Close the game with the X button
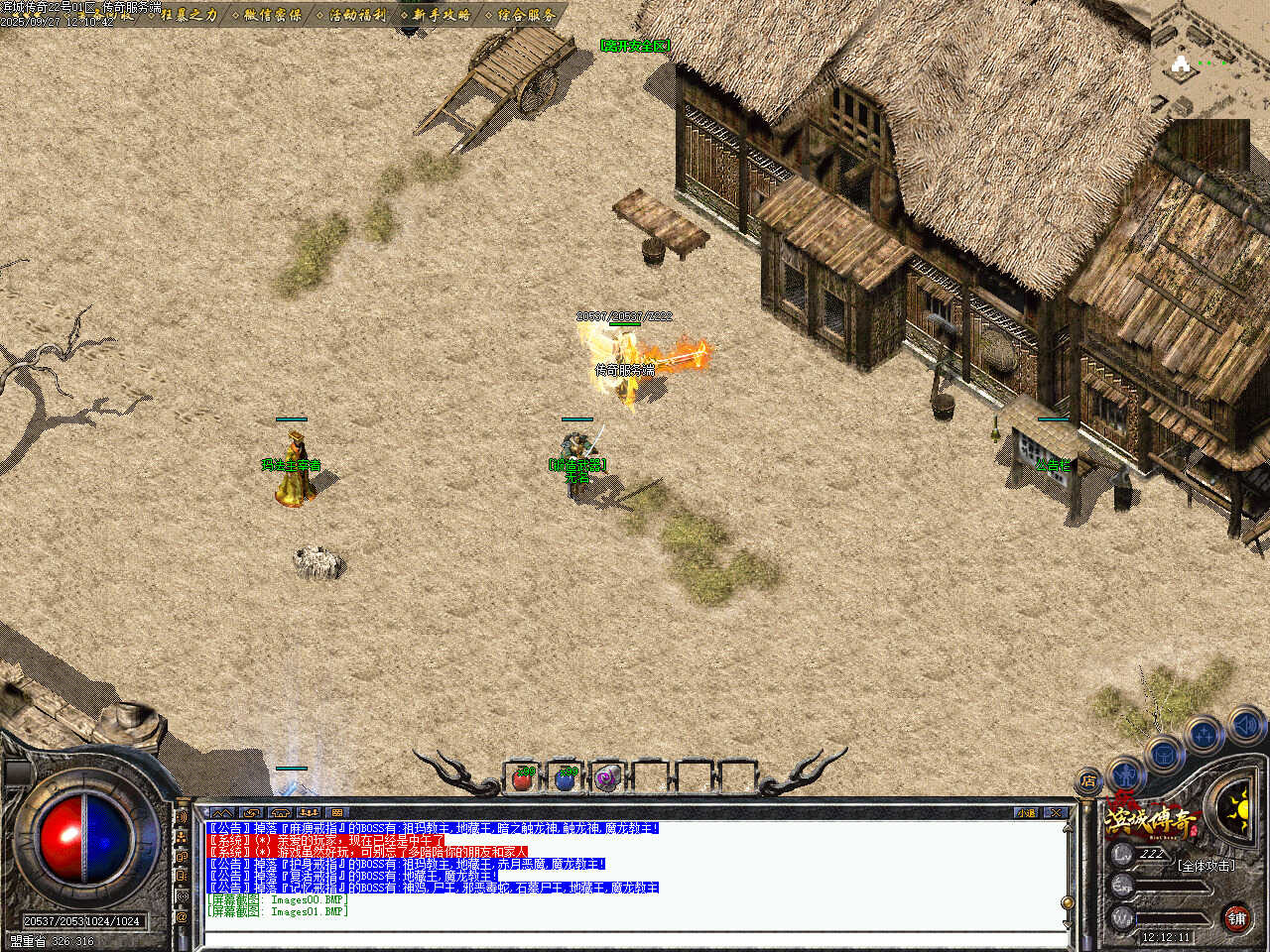Image resolution: width=1270 pixels, height=952 pixels. coord(1056,812)
